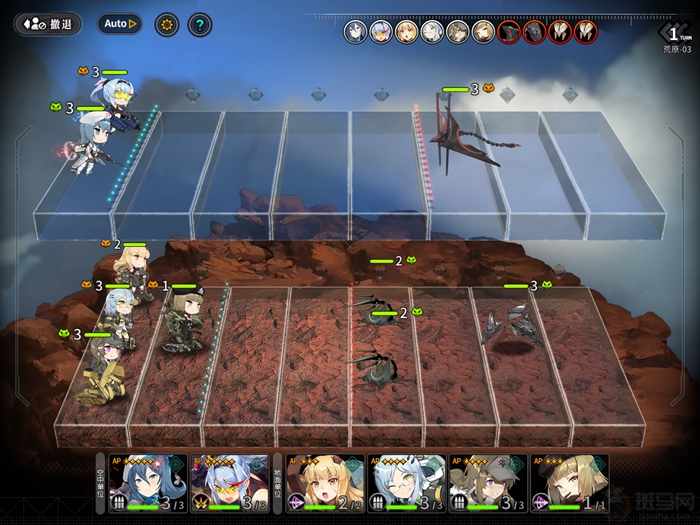Select the last red enemy turn-order icon
The image size is (700, 525).
point(586,32)
